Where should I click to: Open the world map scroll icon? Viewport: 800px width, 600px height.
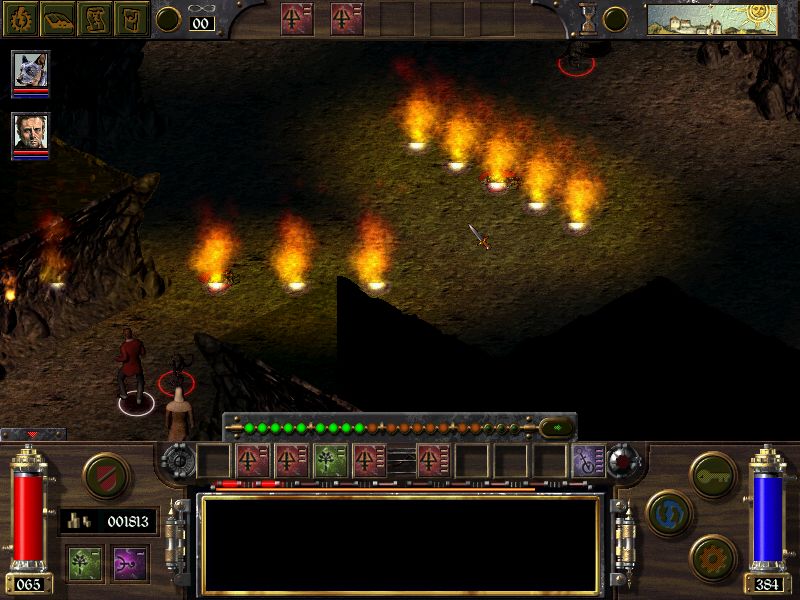coord(96,18)
